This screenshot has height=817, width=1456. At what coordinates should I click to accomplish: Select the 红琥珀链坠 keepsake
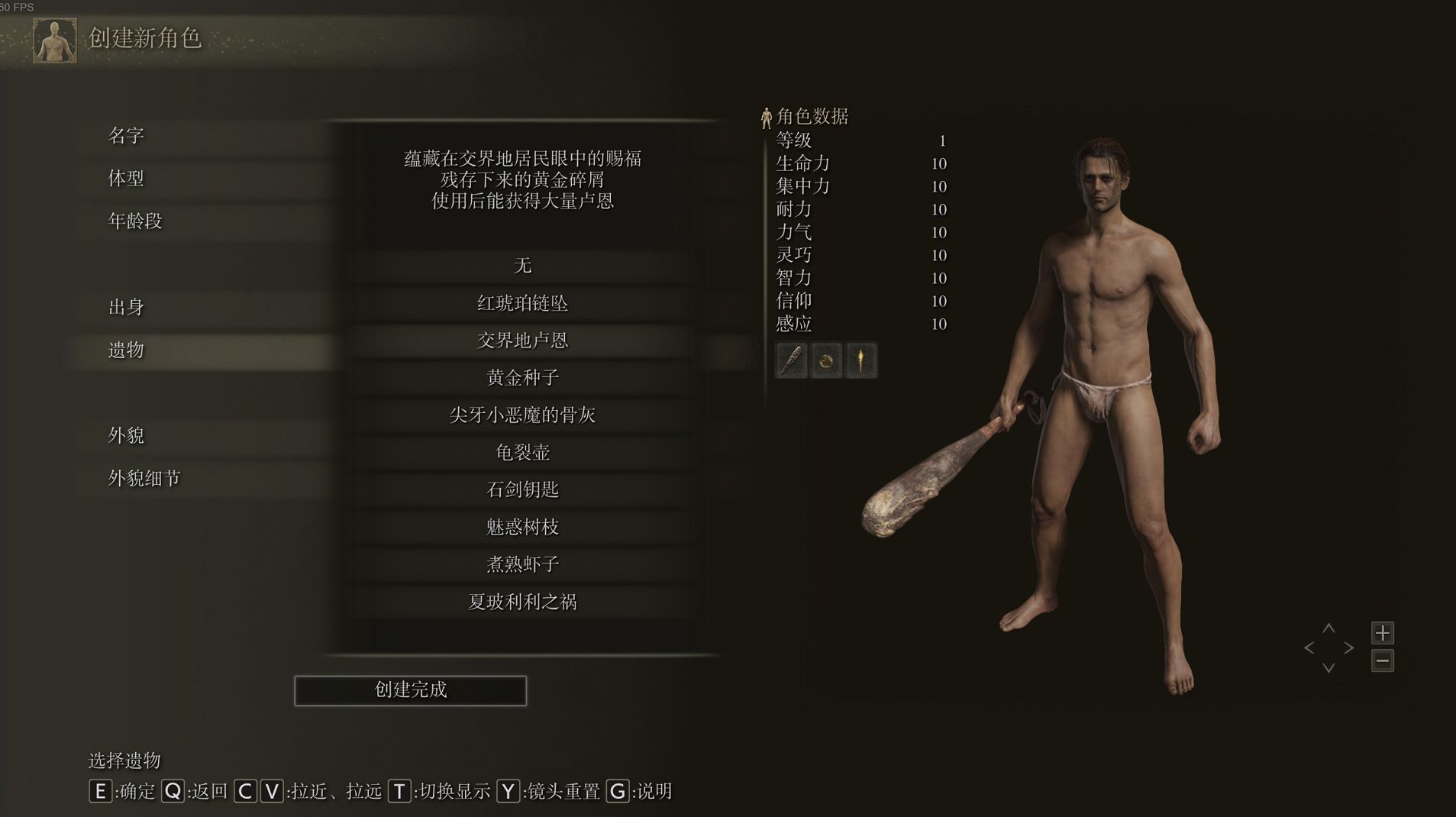522,303
